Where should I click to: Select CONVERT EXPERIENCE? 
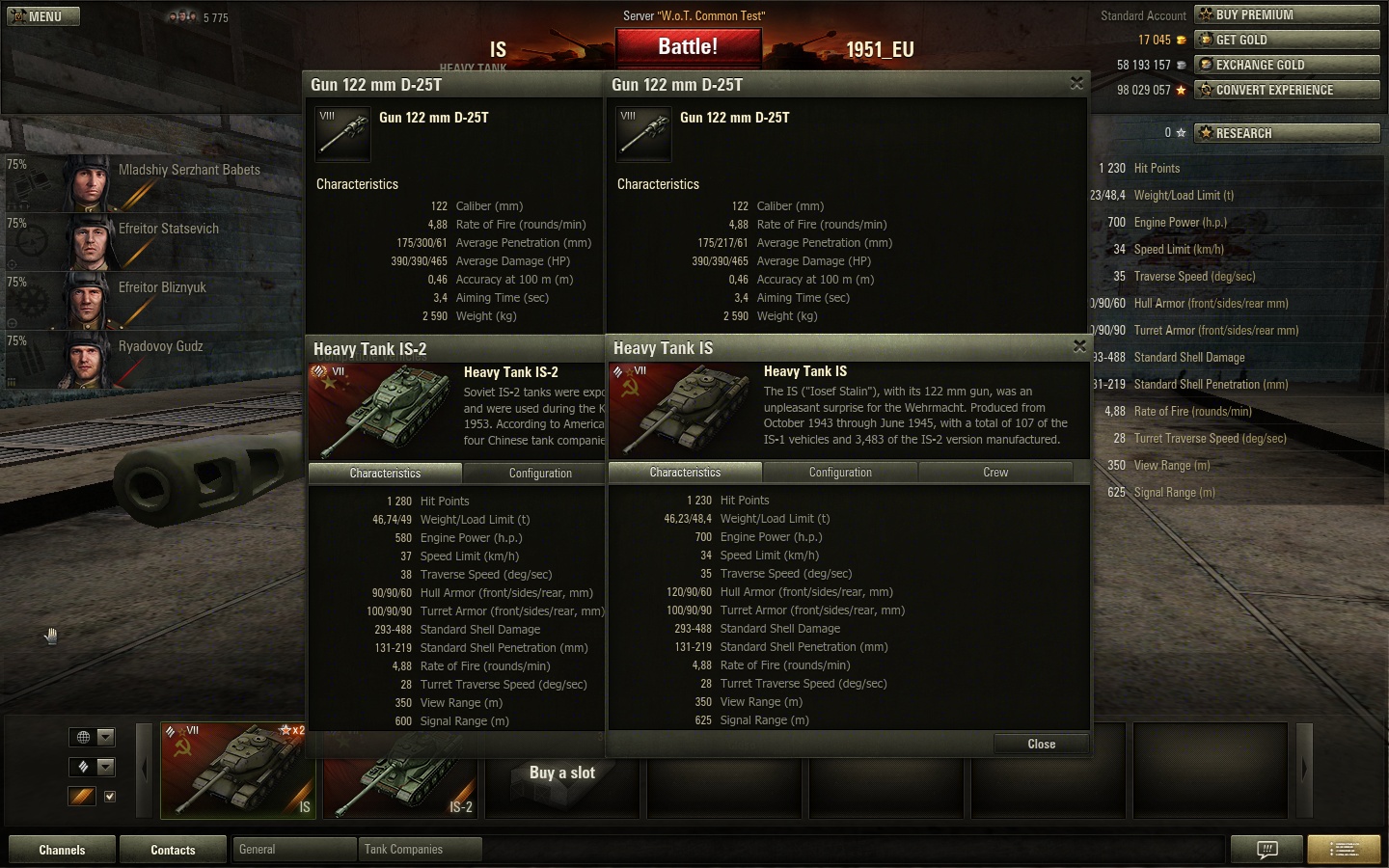[1287, 90]
